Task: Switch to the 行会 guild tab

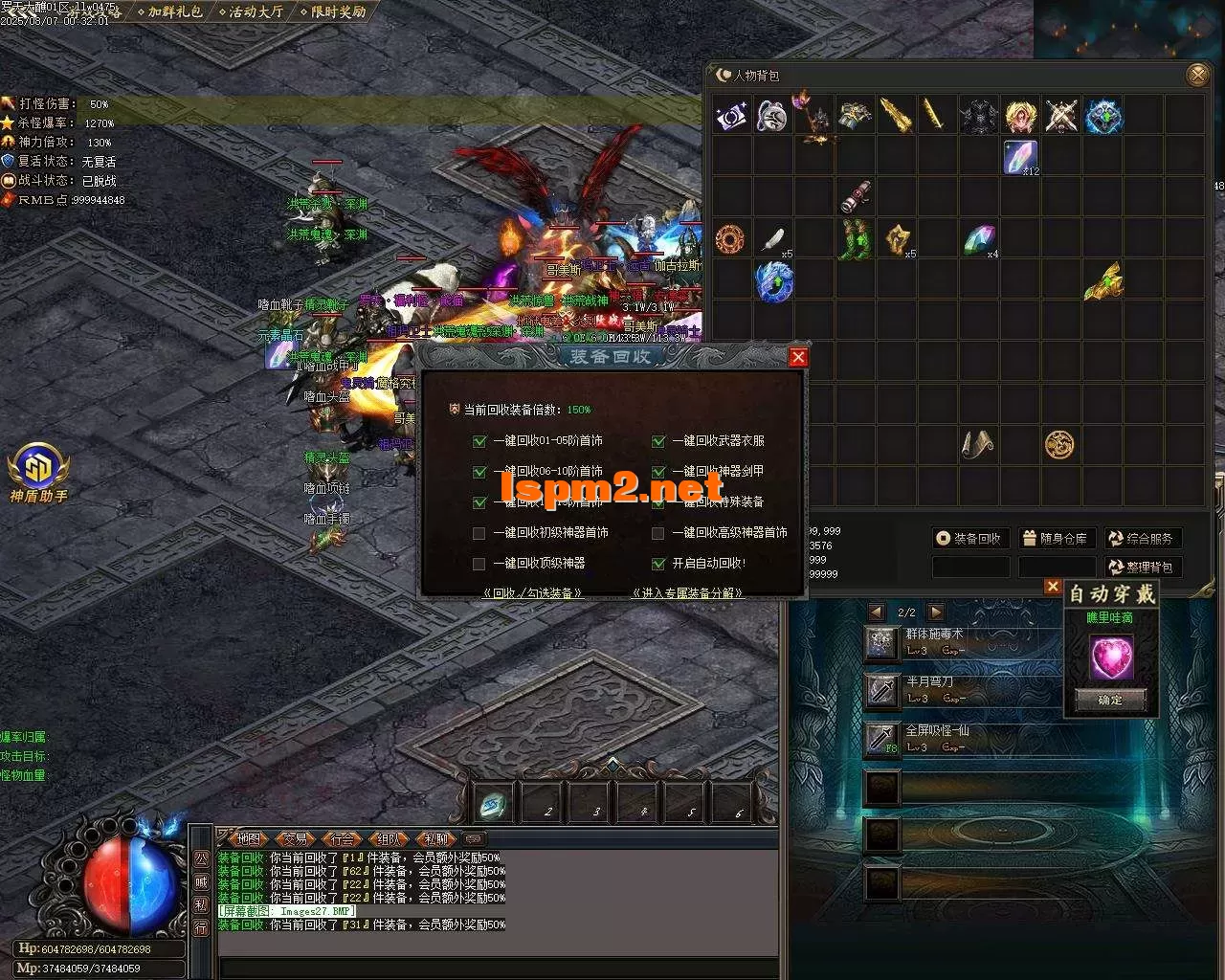Action: (341, 839)
